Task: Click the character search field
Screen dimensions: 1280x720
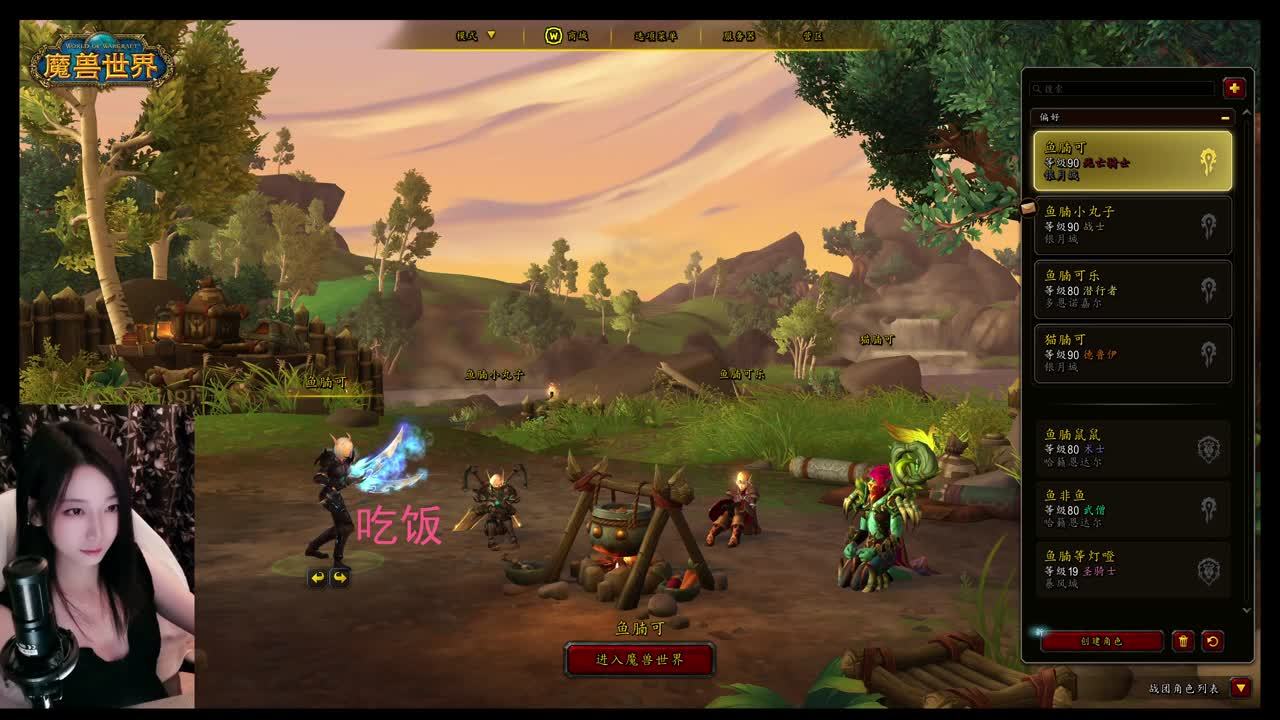Action: point(1124,89)
